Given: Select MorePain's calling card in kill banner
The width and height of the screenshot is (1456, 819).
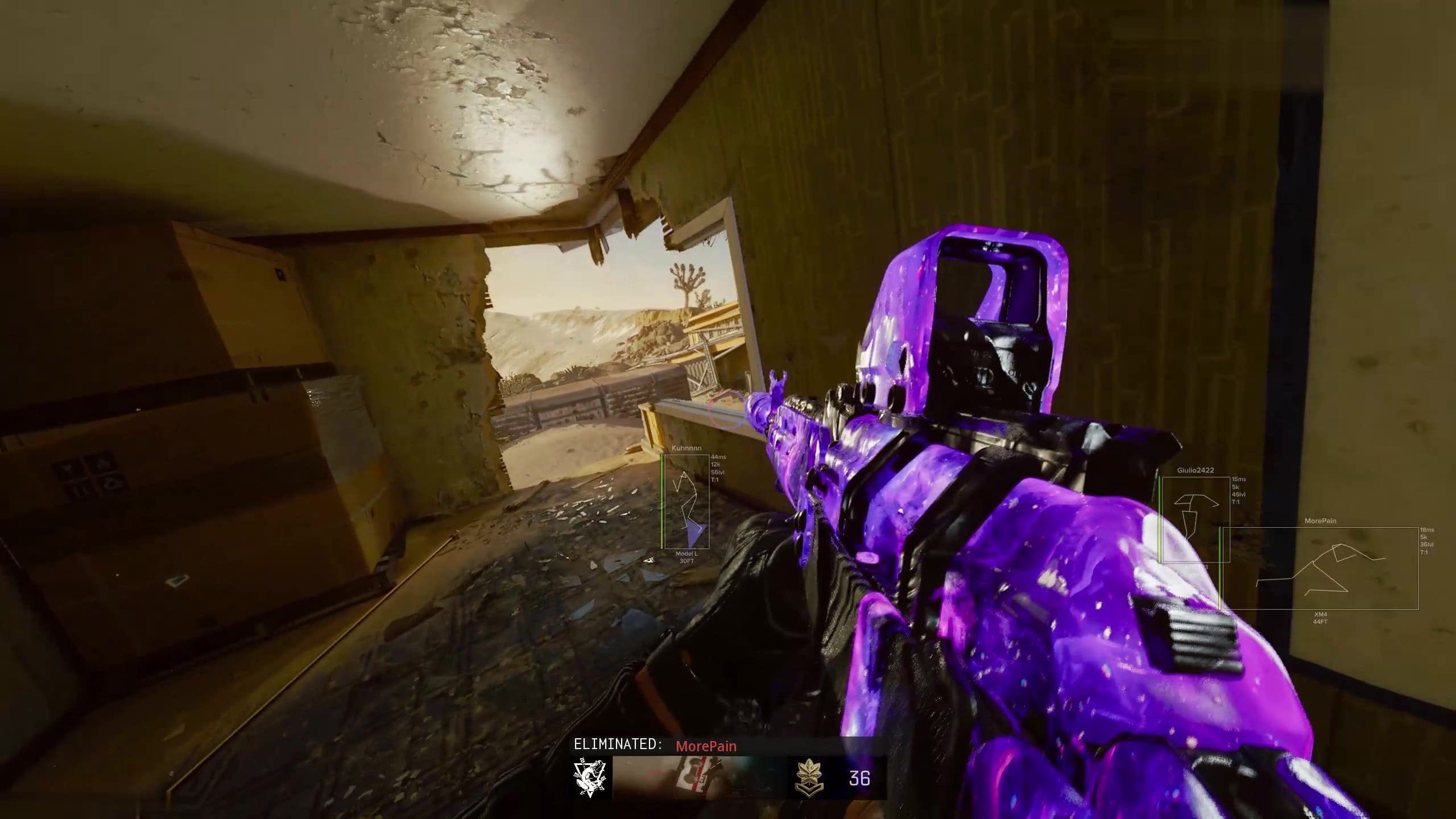Looking at the screenshot, I should point(699,777).
